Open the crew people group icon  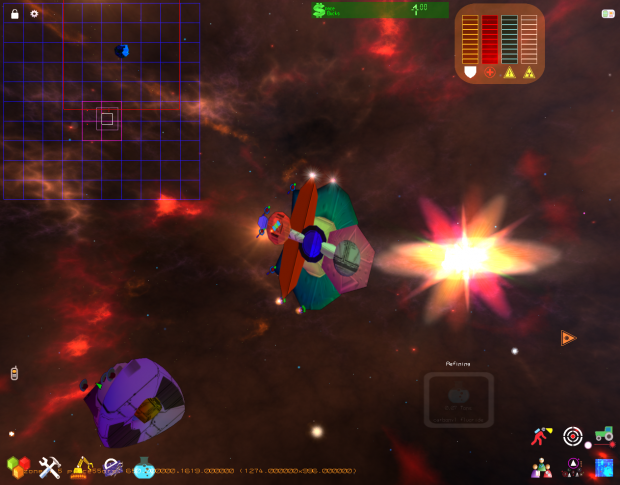pyautogui.click(x=542, y=467)
